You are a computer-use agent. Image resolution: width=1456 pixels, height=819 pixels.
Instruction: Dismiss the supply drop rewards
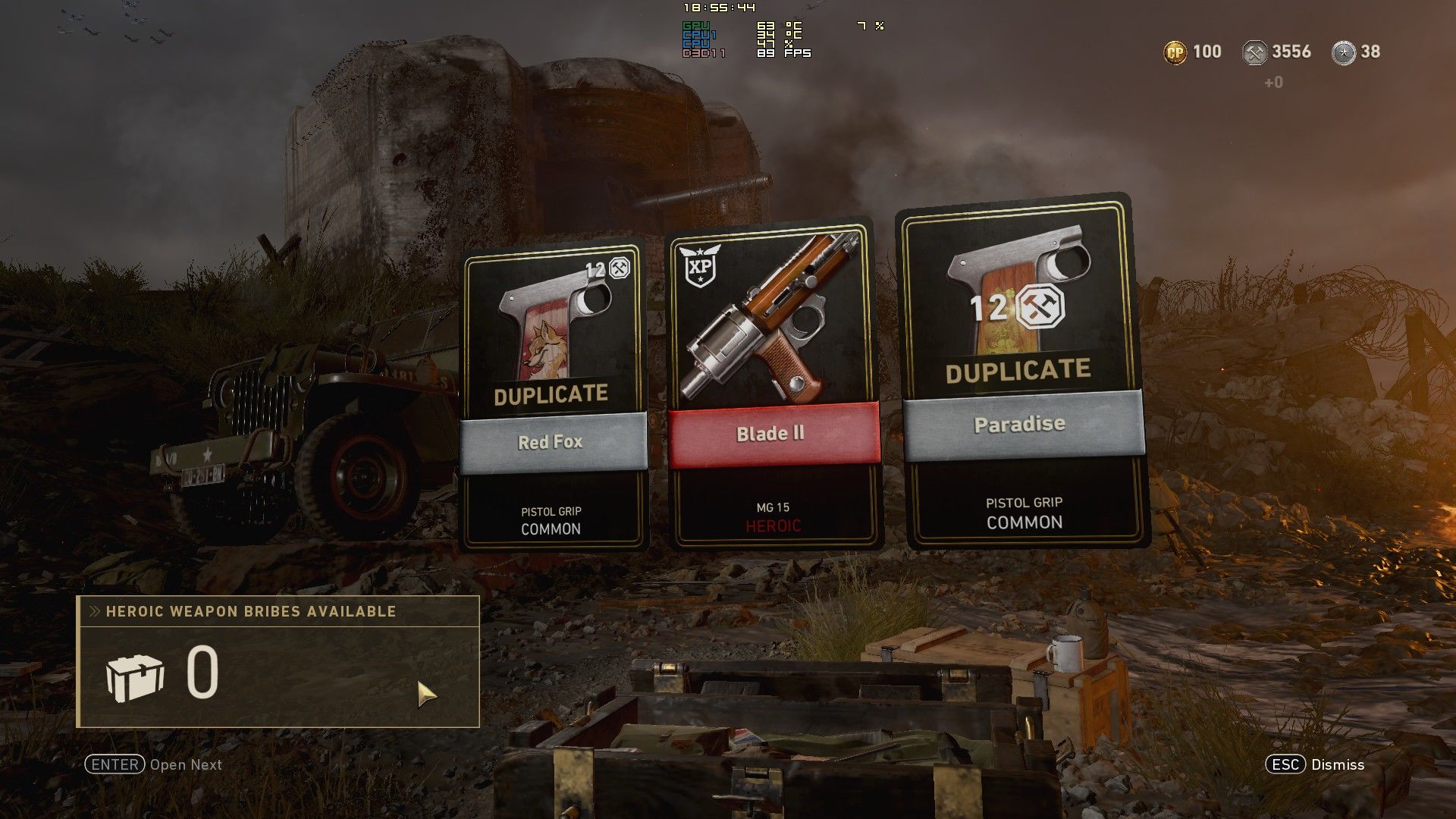(1315, 764)
